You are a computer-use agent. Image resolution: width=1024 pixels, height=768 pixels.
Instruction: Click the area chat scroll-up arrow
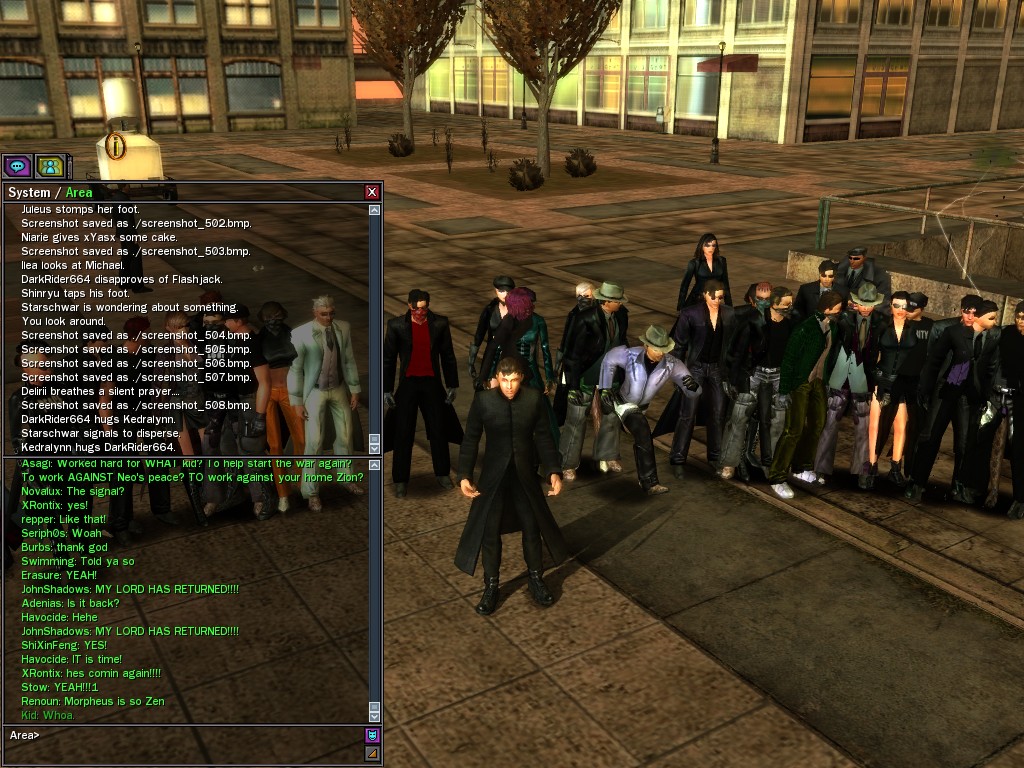coord(375,464)
